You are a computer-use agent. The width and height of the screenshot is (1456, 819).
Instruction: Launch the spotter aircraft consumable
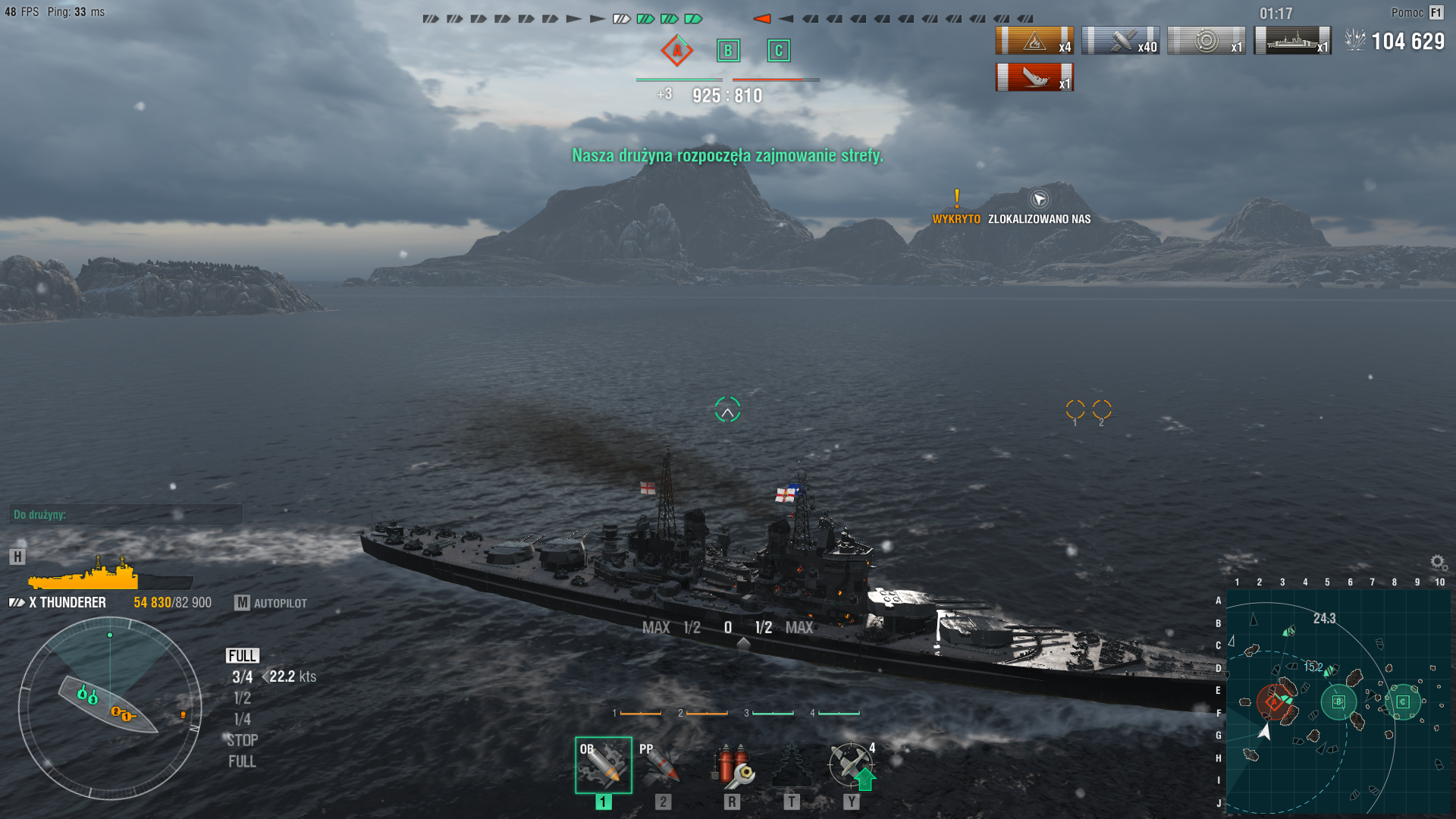[x=851, y=764]
